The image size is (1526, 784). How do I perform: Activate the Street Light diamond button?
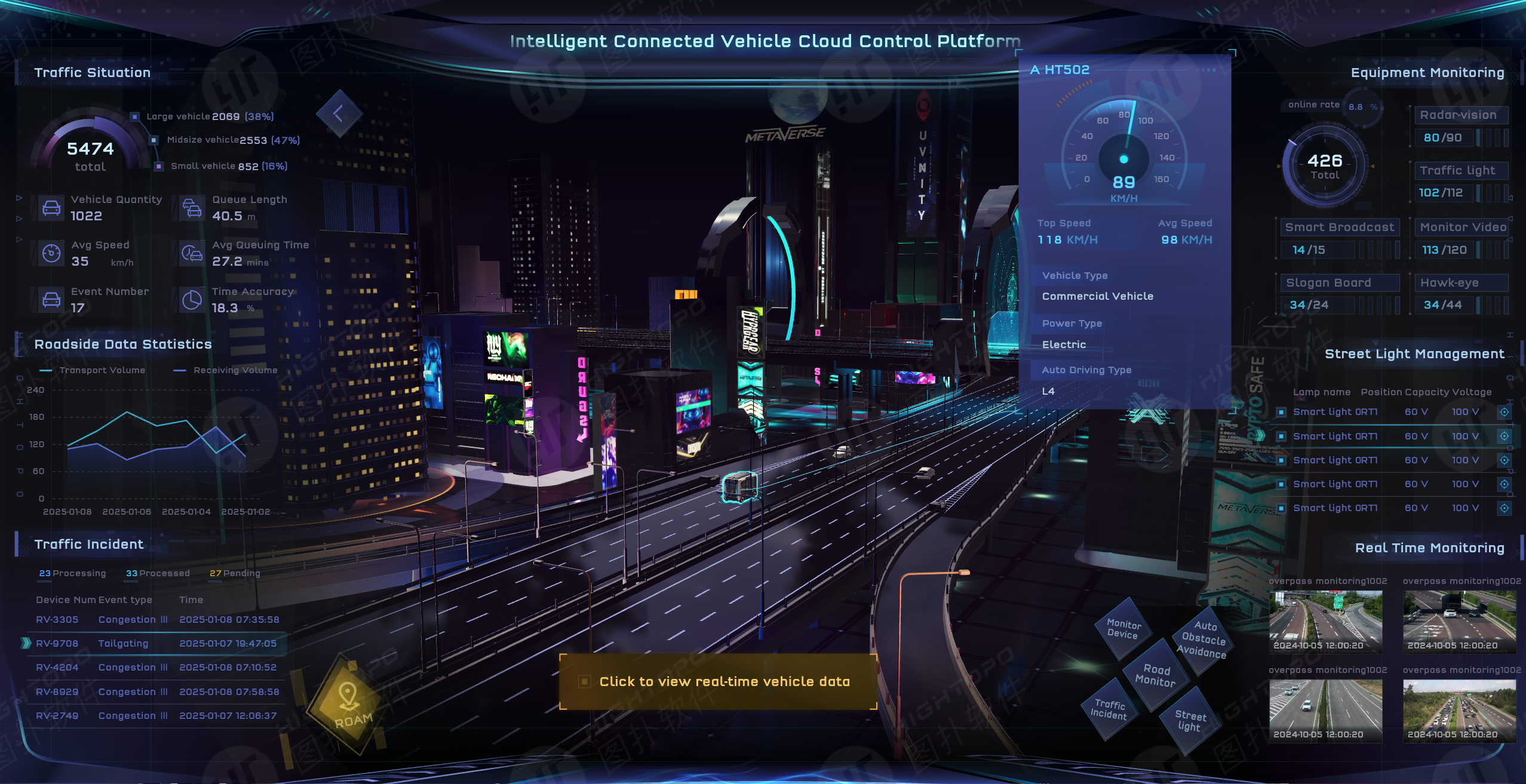tap(1190, 720)
